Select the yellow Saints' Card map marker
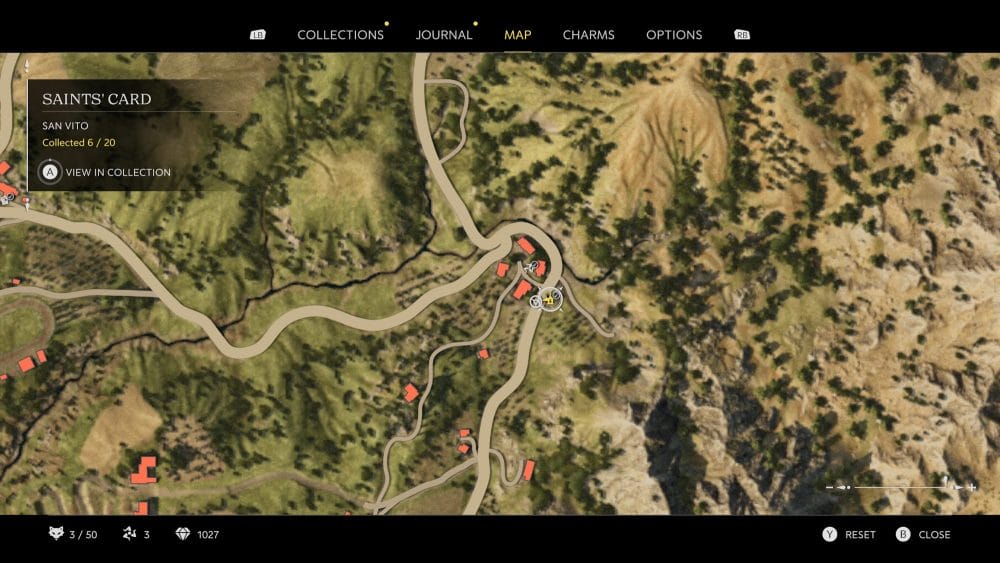The image size is (1000, 563). [x=549, y=298]
